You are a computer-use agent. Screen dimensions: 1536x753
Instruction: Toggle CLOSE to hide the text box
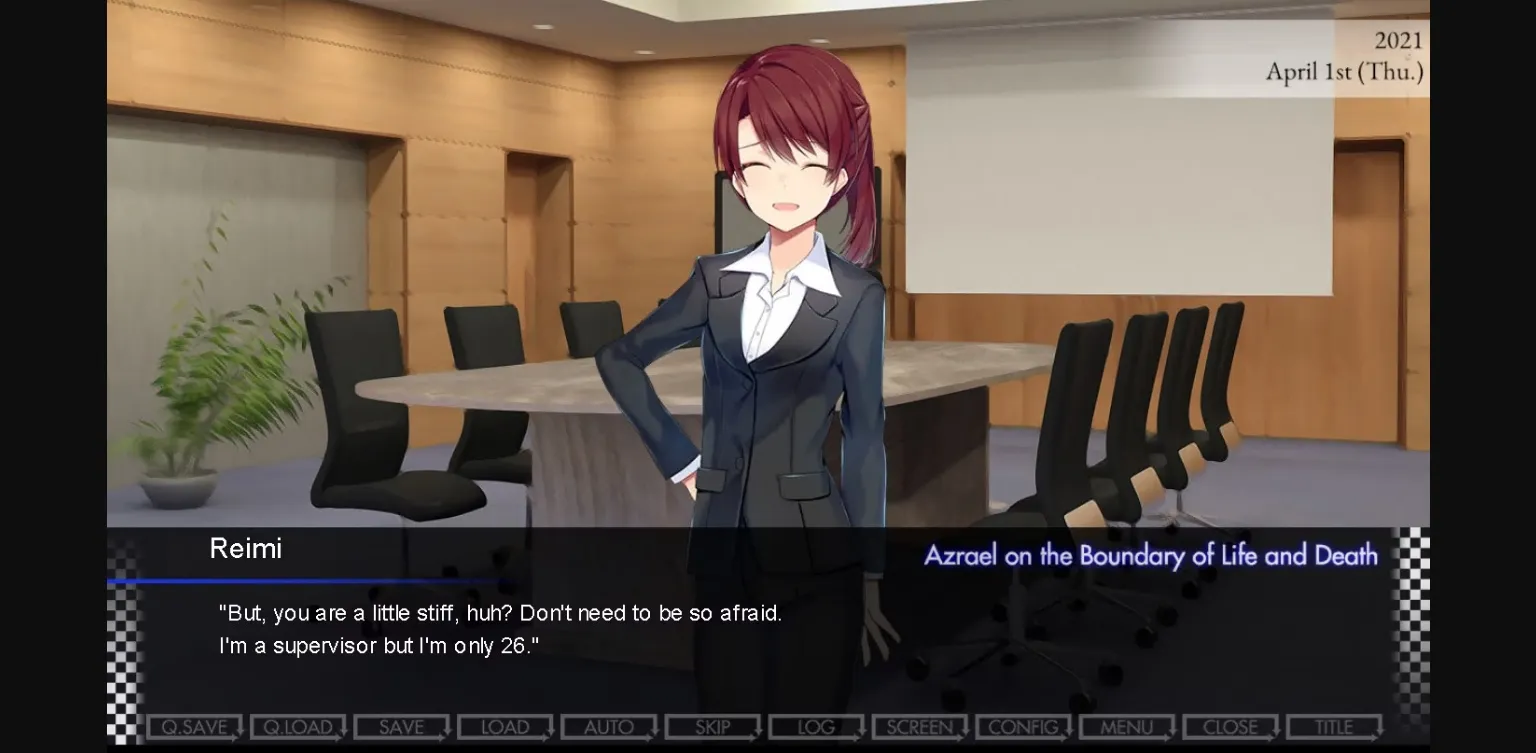[1231, 727]
